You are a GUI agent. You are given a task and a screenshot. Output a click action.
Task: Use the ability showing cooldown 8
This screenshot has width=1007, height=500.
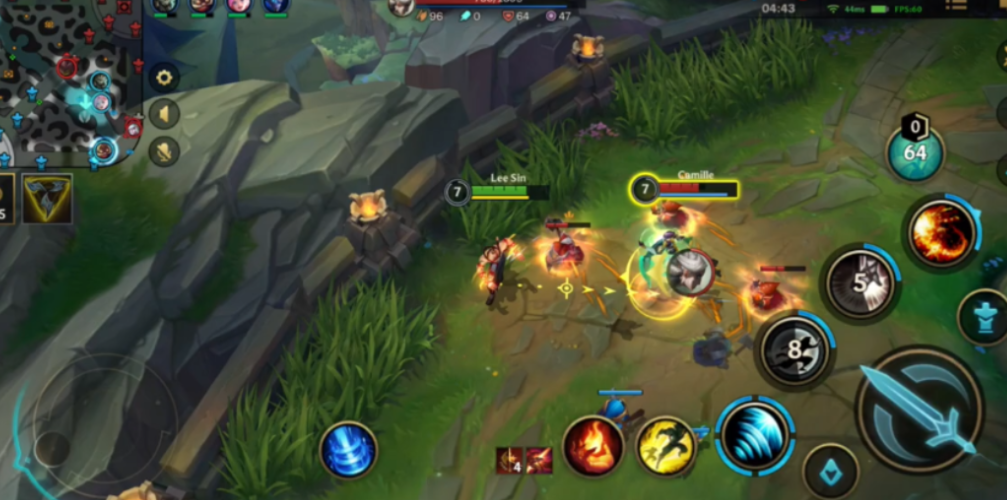(x=794, y=351)
